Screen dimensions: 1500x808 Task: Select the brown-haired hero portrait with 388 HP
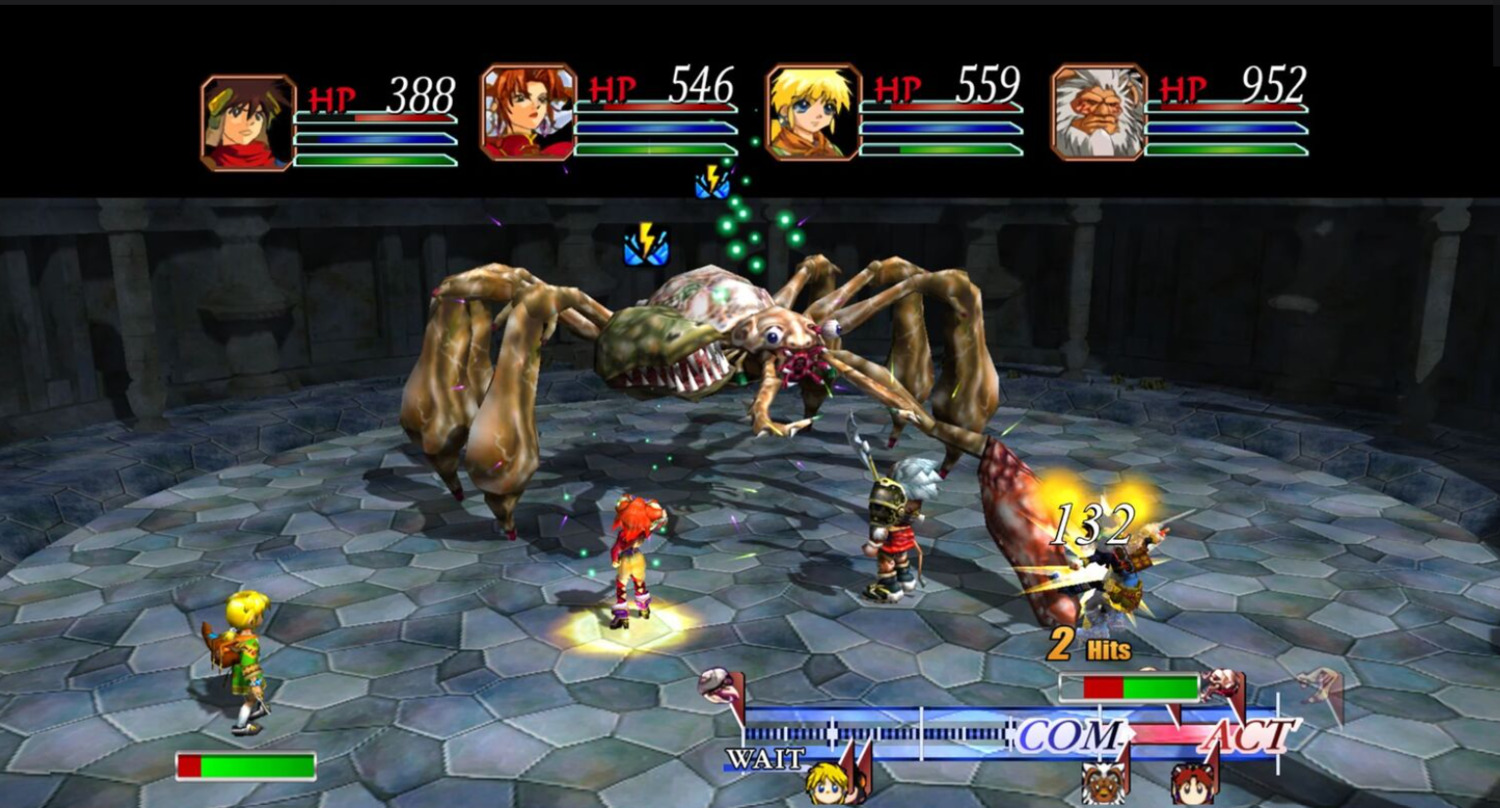pos(248,122)
